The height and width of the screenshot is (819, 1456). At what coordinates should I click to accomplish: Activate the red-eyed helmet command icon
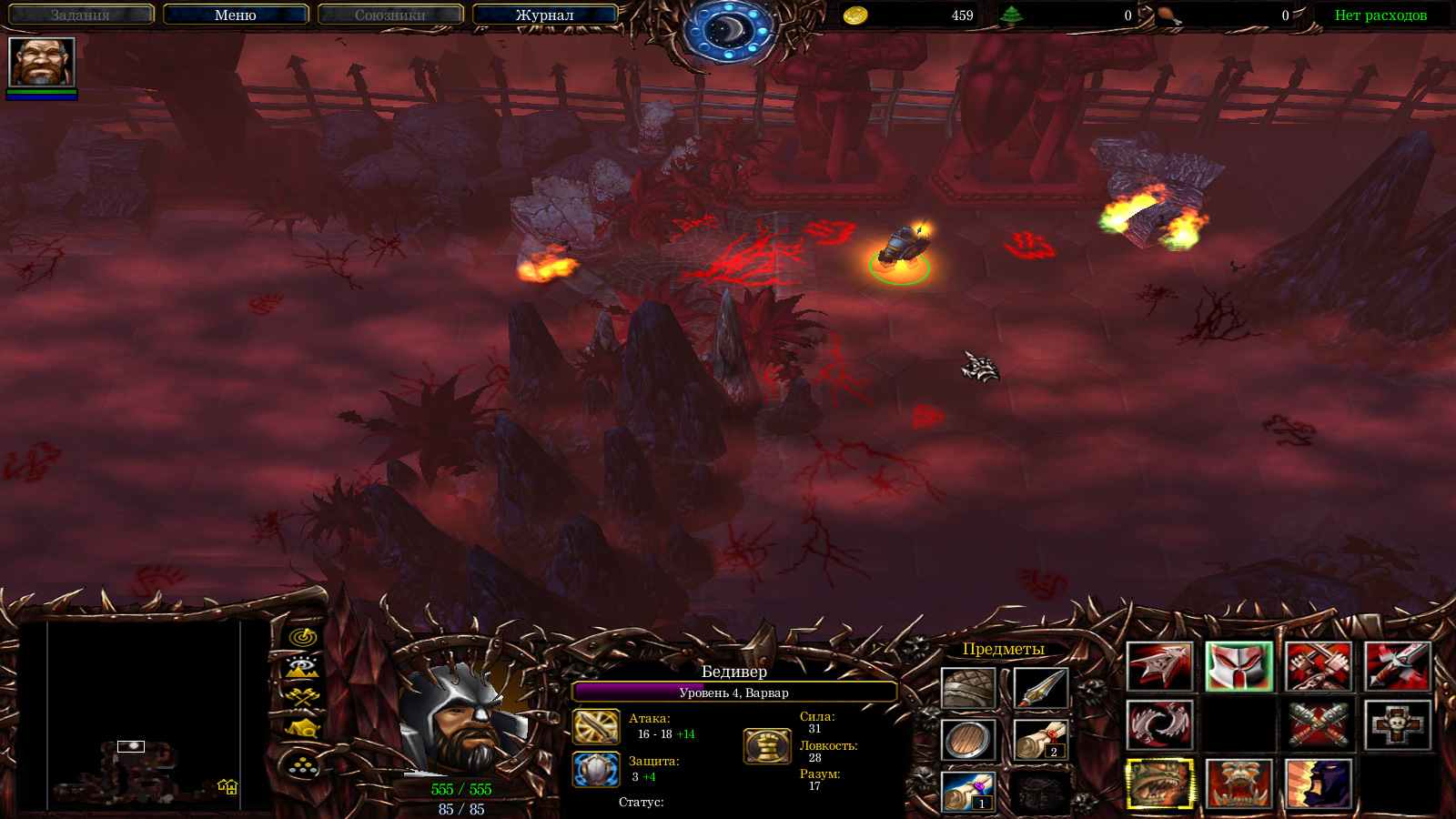[x=1239, y=667]
